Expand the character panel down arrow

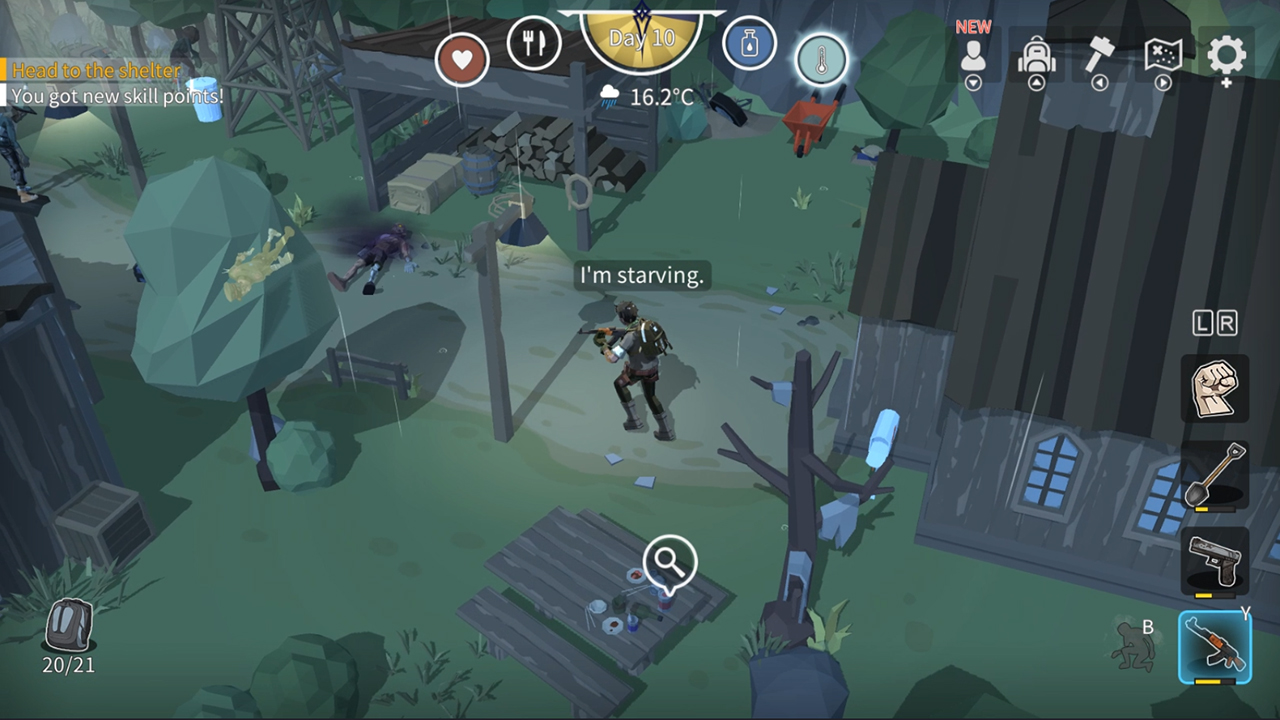[972, 82]
